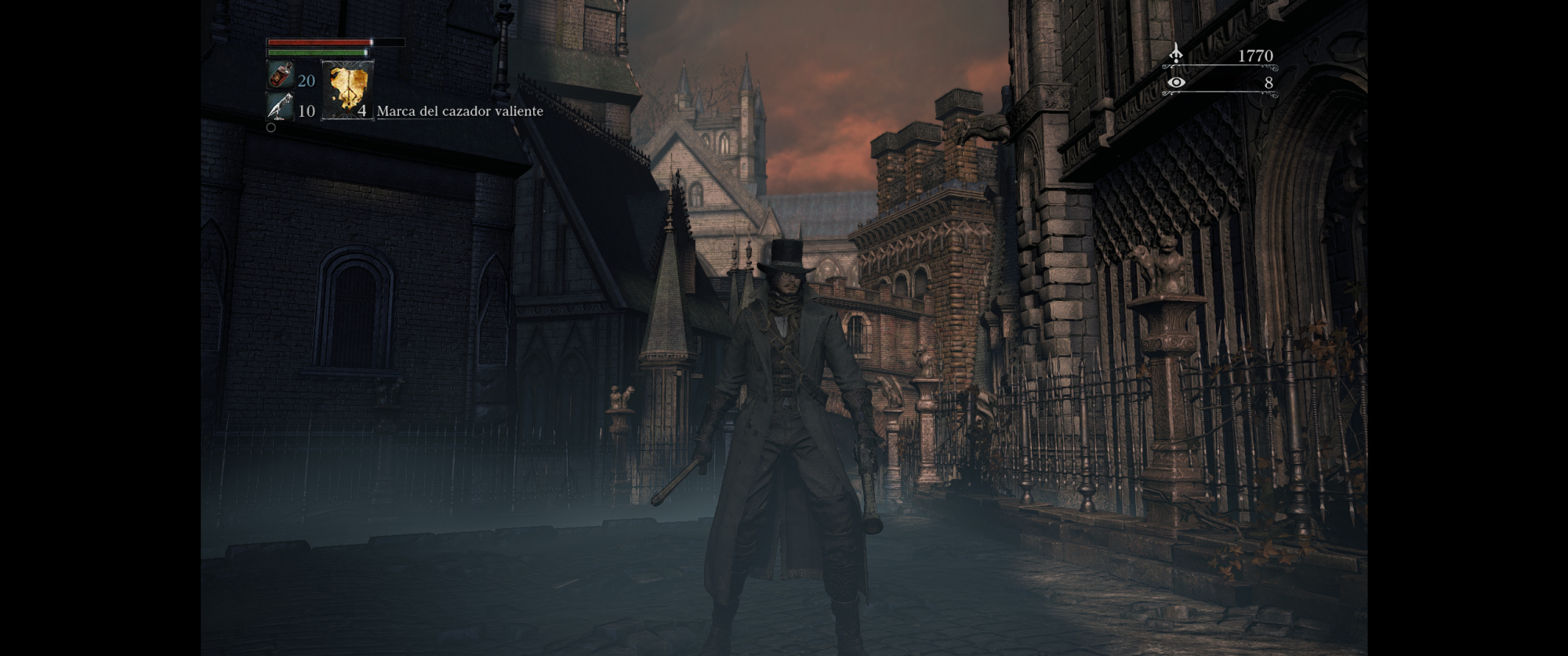1568x656 pixels.
Task: Use the Marca del cazador valiente item slot
Action: click(347, 89)
